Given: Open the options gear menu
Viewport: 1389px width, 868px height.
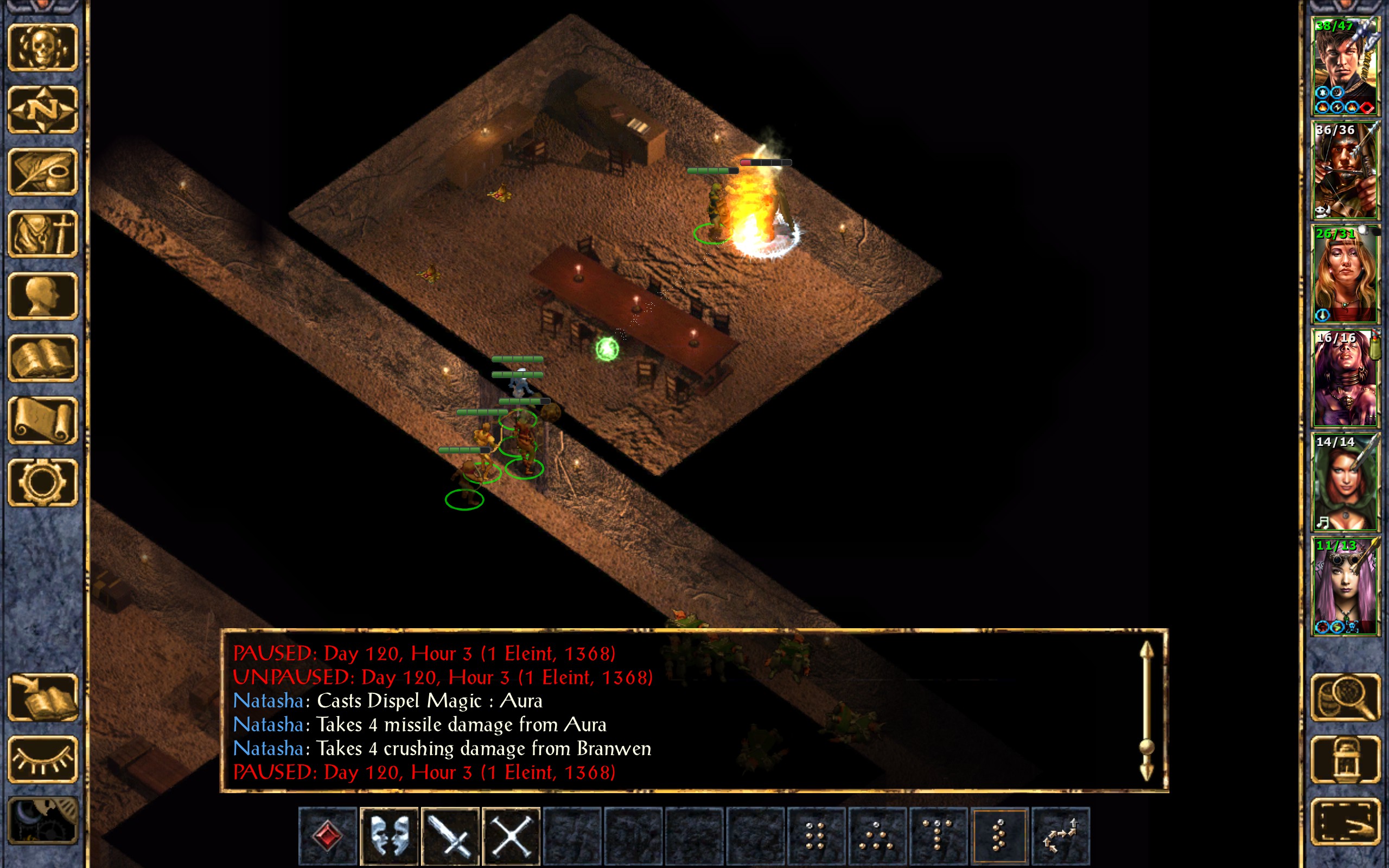Looking at the screenshot, I should click(42, 482).
